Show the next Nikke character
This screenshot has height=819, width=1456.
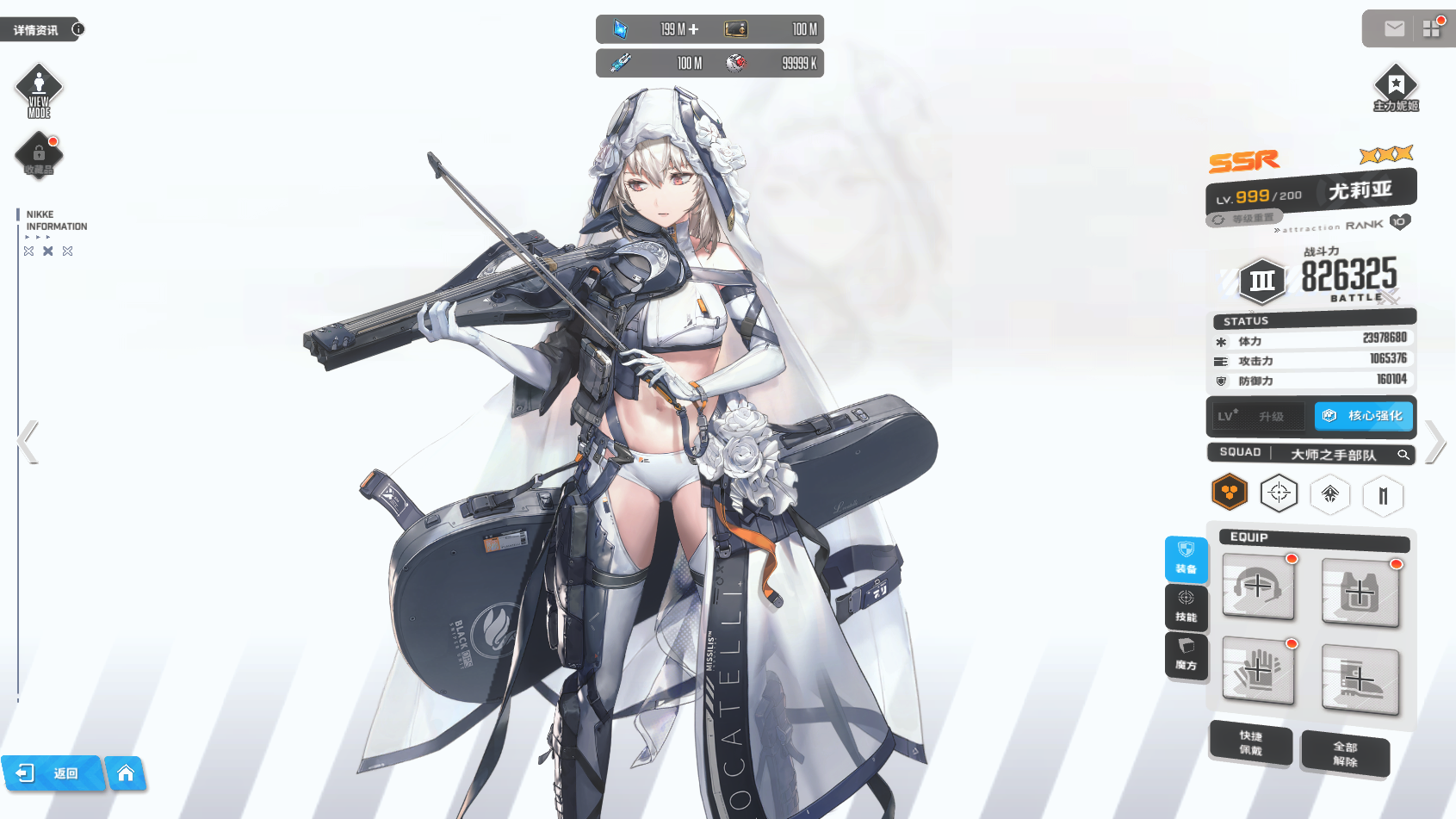pyautogui.click(x=1434, y=442)
